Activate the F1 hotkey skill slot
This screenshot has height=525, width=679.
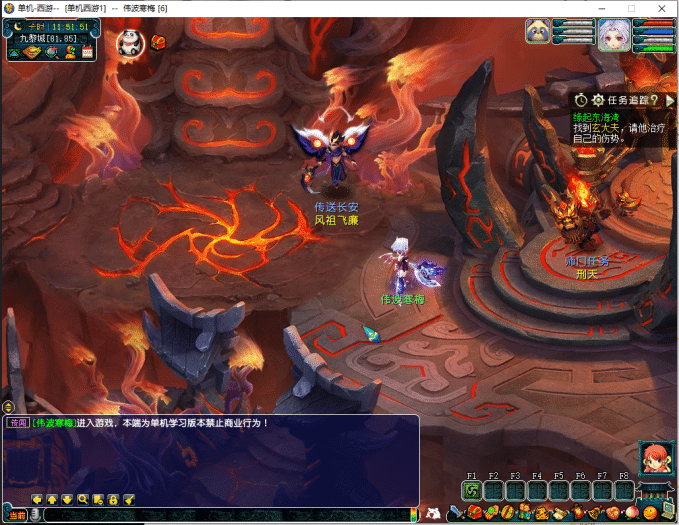(x=472, y=490)
